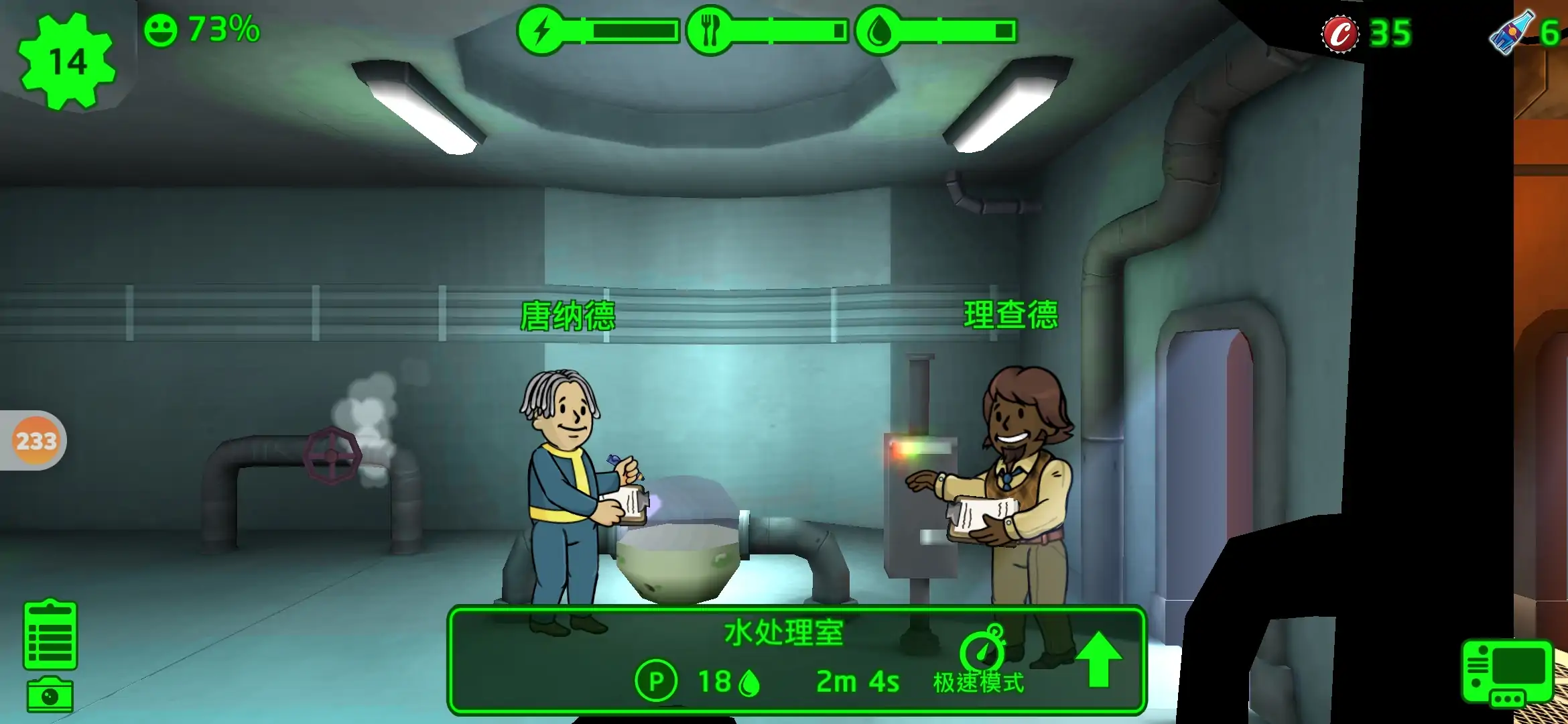Open the objectives clipboard
The image size is (1568, 724).
click(x=50, y=635)
